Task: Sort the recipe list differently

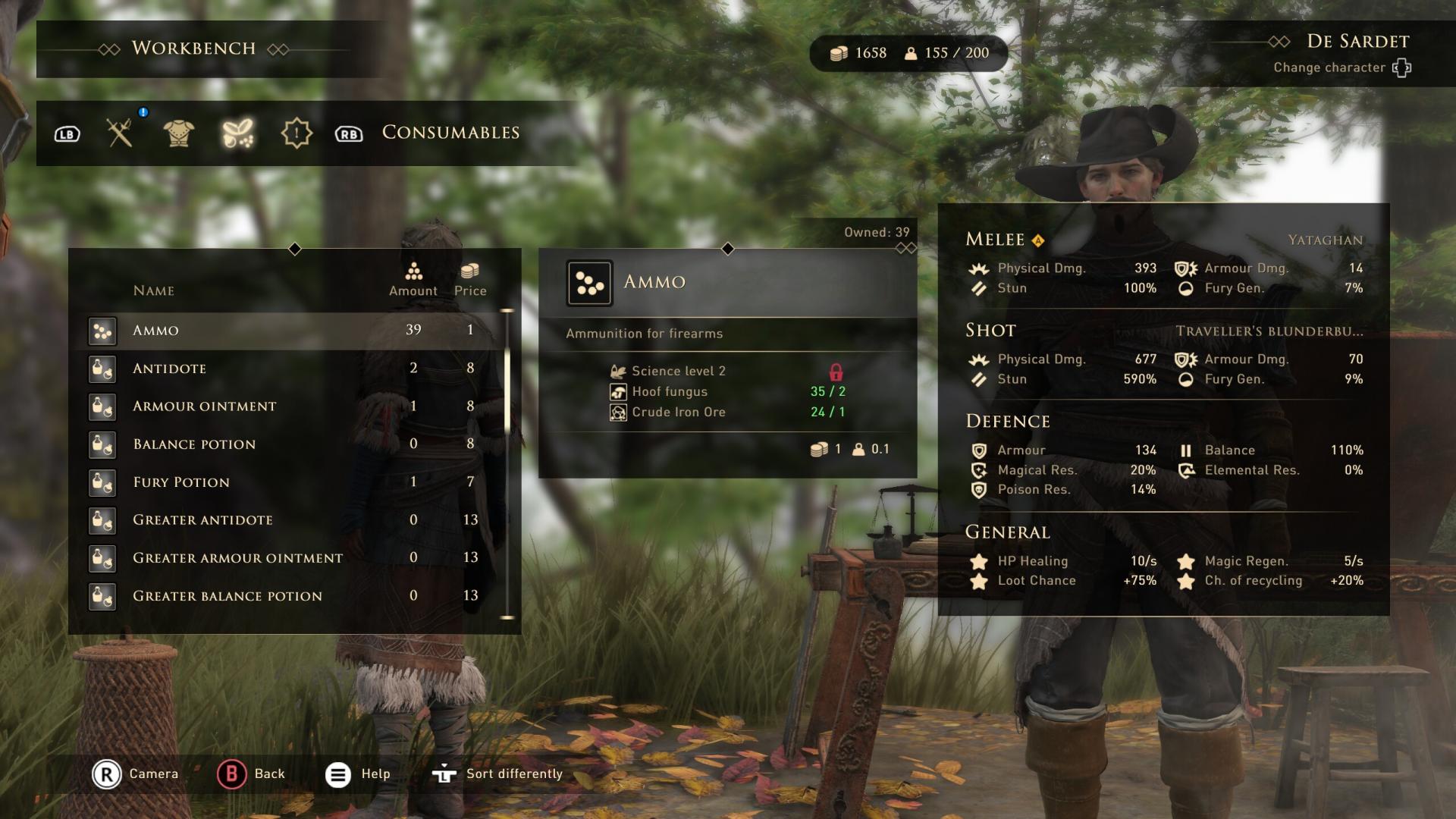Action: [497, 774]
